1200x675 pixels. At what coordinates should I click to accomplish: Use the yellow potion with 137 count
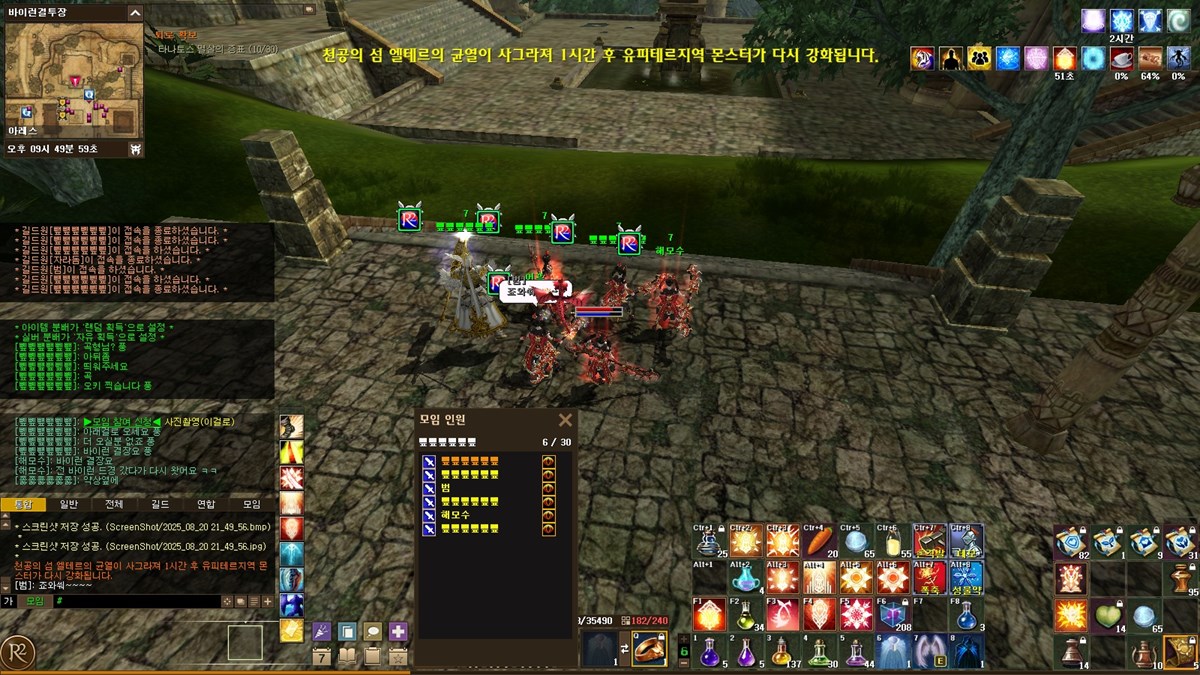coord(781,652)
